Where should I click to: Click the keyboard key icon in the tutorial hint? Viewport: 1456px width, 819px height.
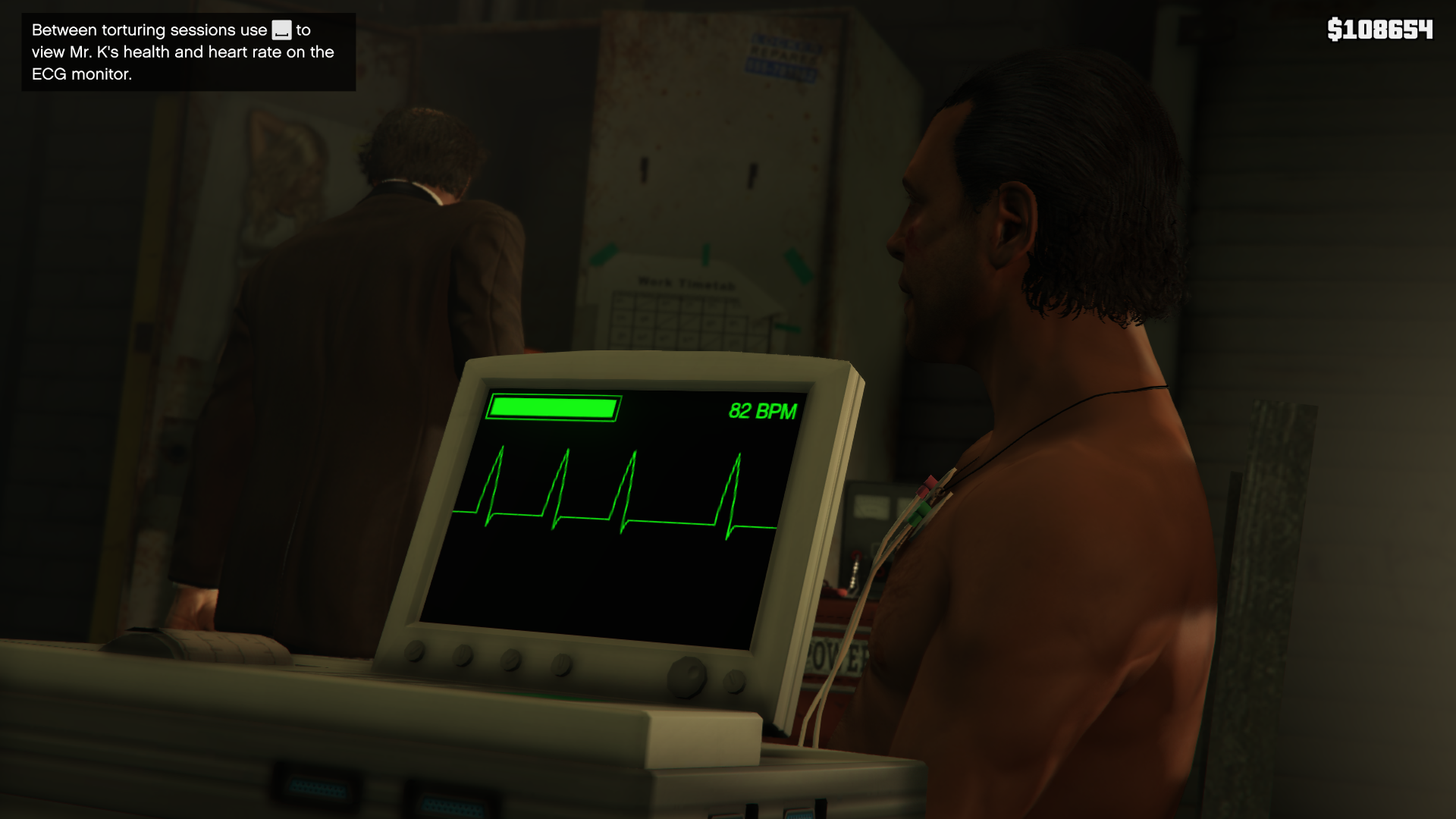pyautogui.click(x=281, y=32)
